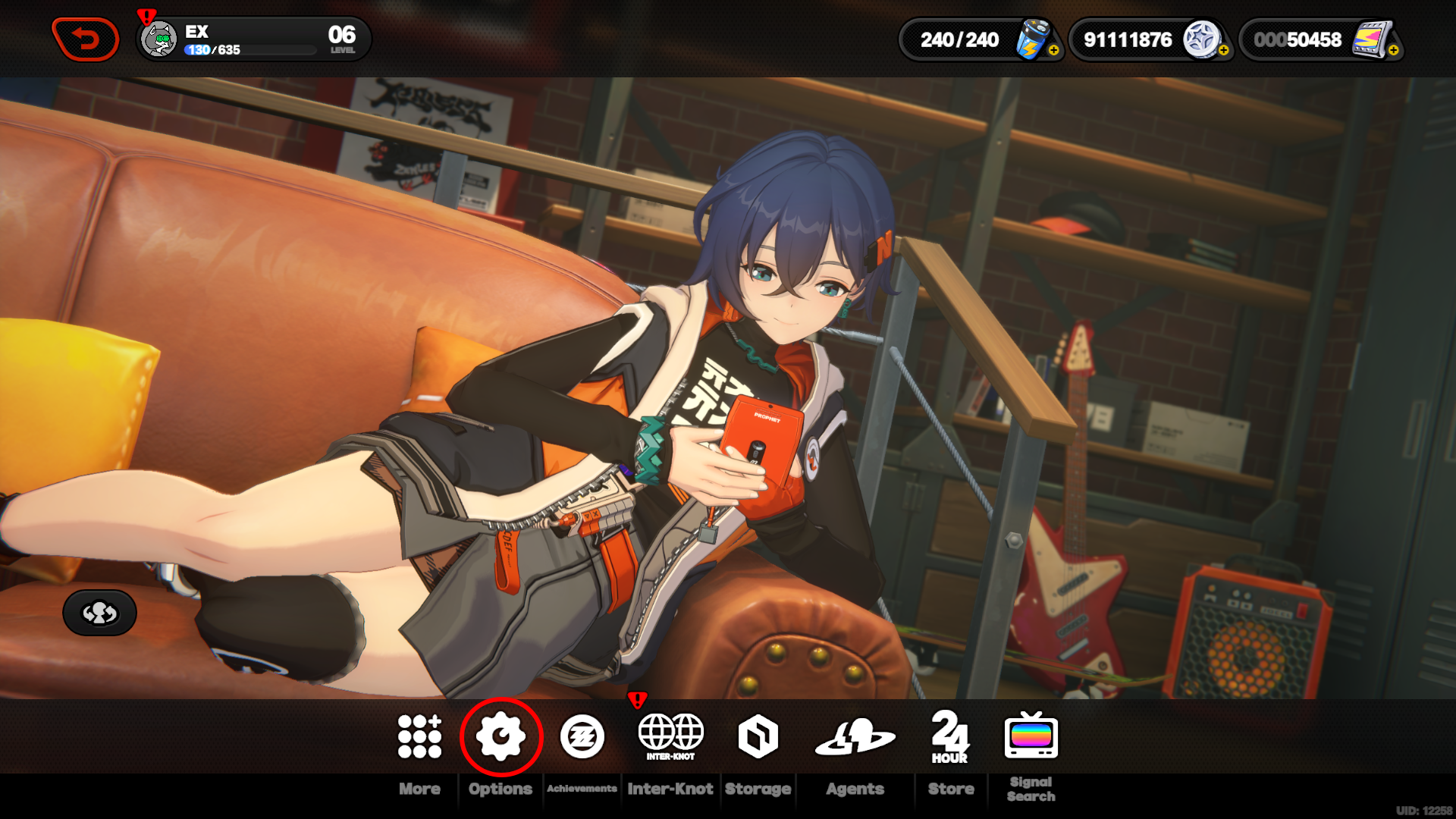Select the 24 Hour Store icon

(950, 735)
